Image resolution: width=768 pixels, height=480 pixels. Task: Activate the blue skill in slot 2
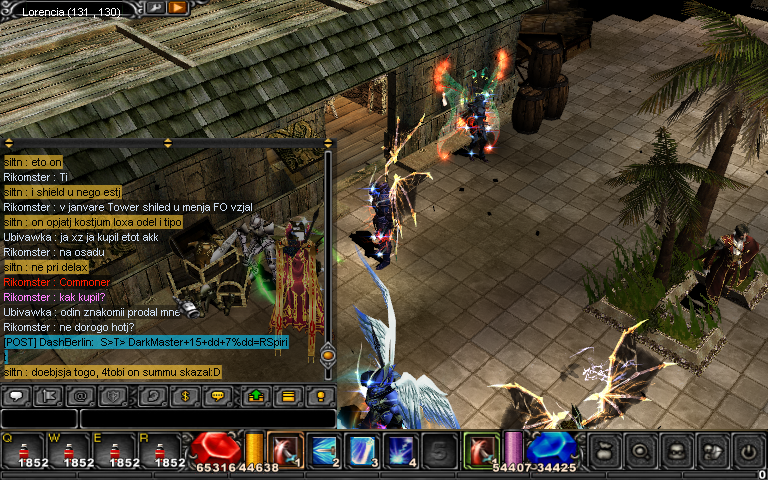click(x=325, y=451)
